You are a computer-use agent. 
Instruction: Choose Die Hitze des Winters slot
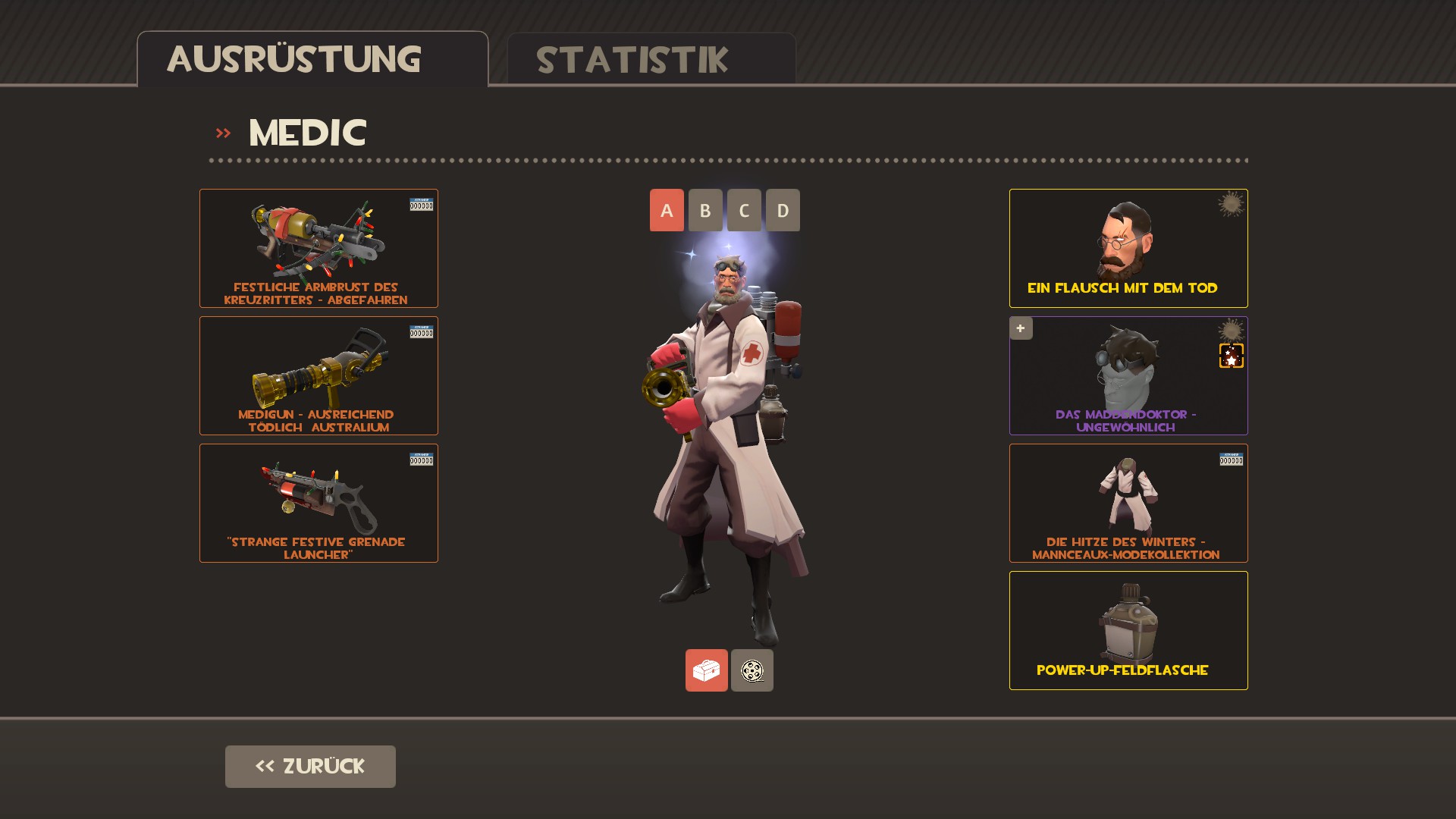click(1128, 503)
